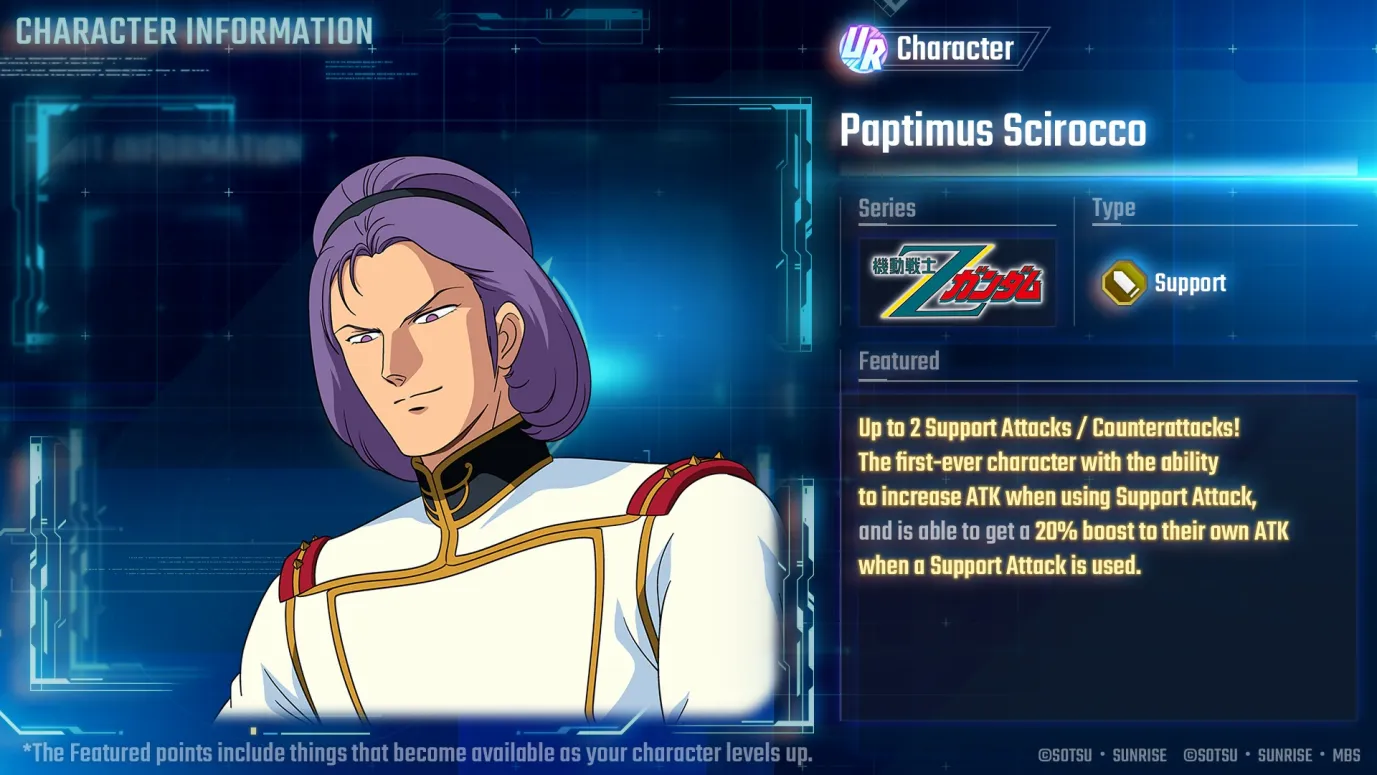Screen dimensions: 1377x775
Task: Expand the Type section header
Action: pos(1113,208)
